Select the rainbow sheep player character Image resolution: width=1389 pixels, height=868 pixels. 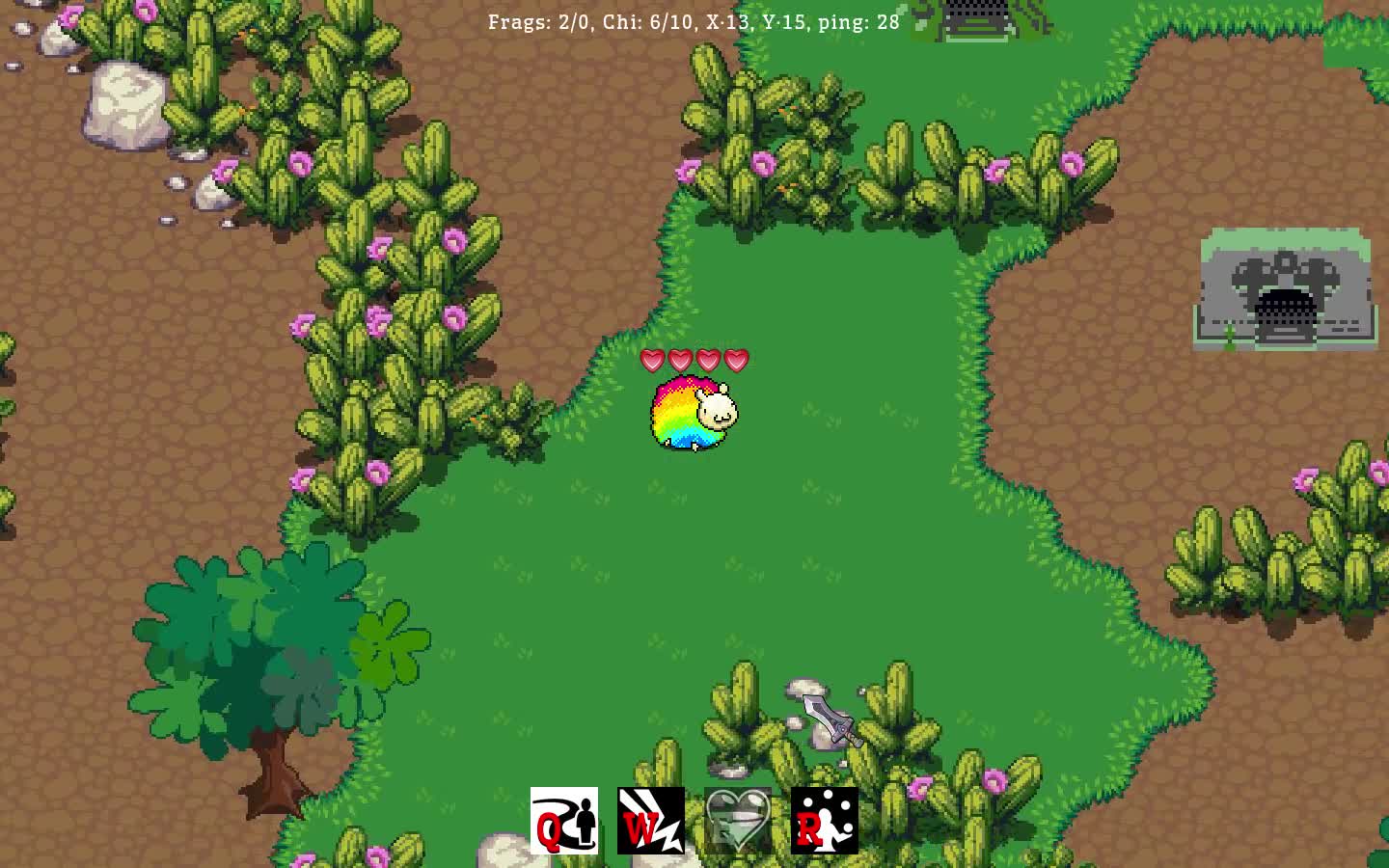(x=693, y=413)
